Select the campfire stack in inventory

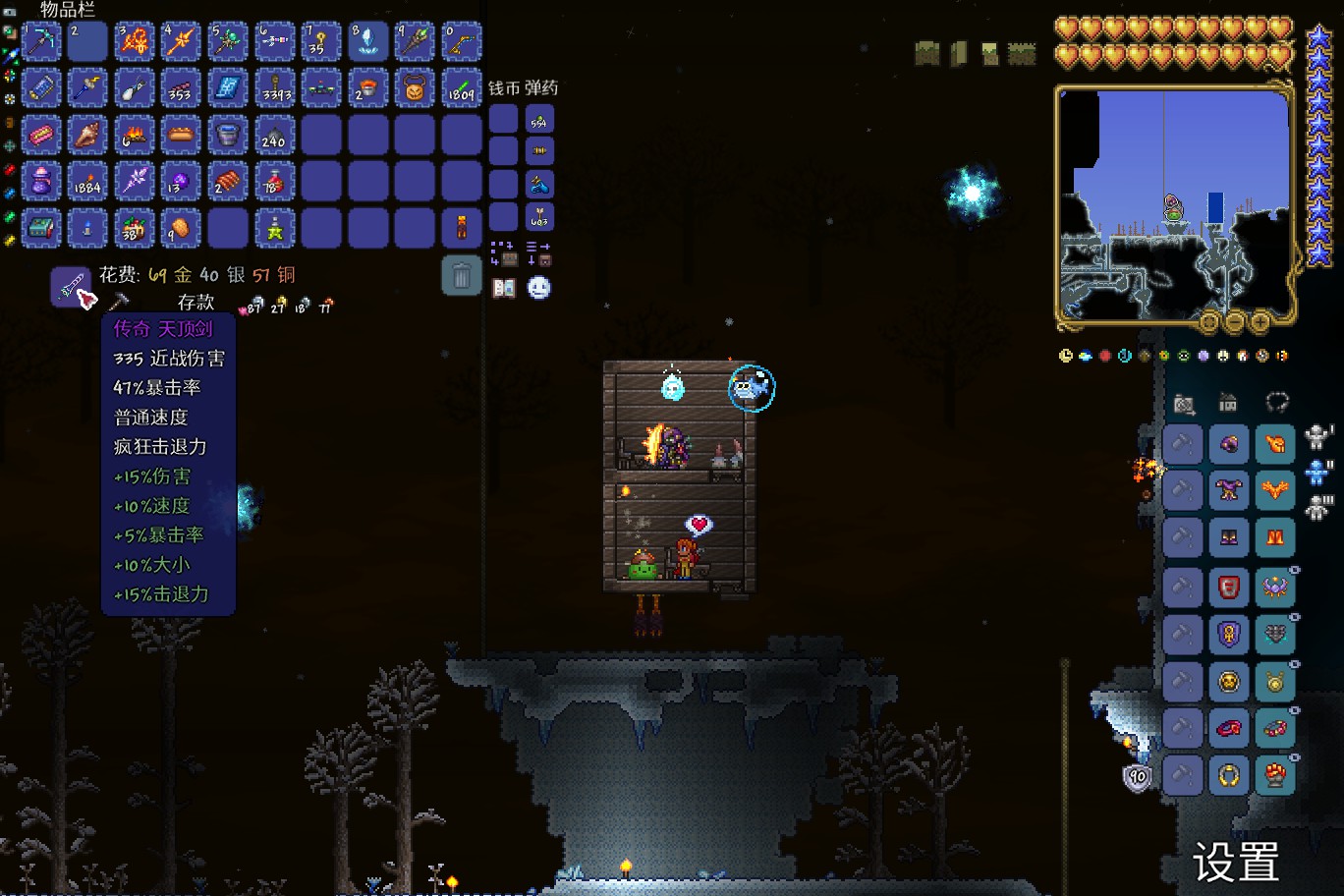[x=135, y=135]
